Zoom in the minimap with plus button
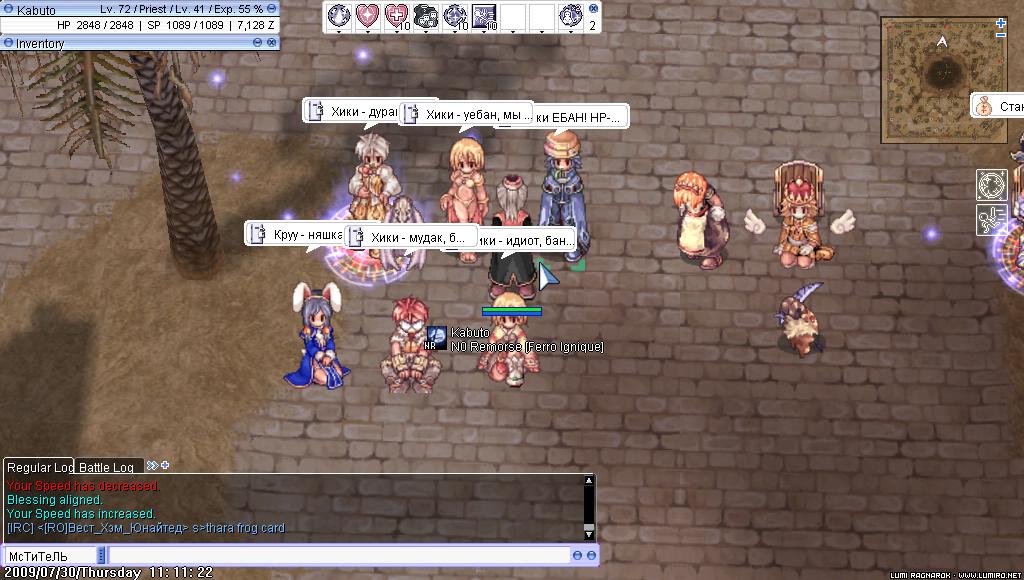The height and width of the screenshot is (580, 1024). coord(1001,23)
